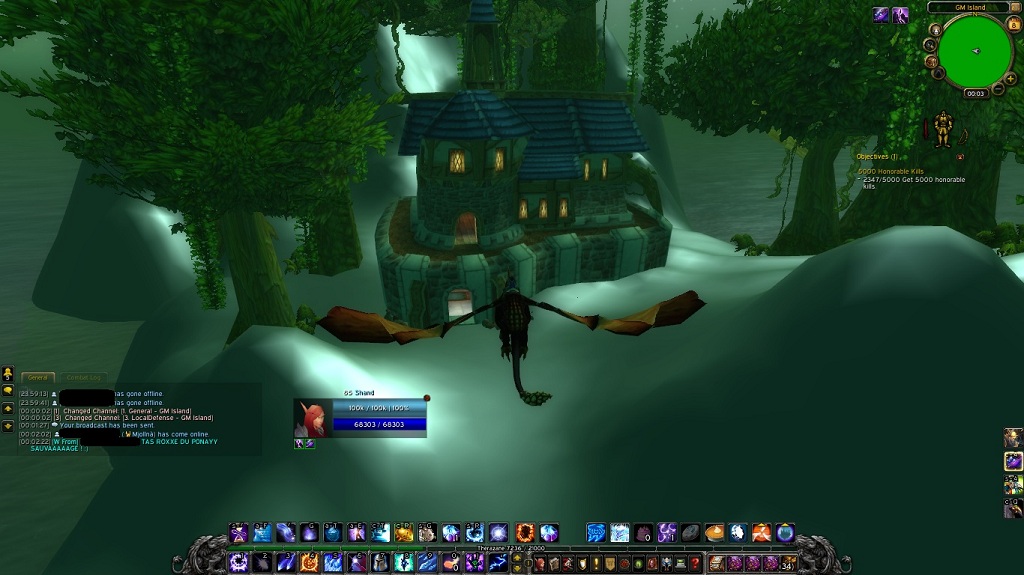Open the chat menu speech bubble button
1024x575 pixels.
point(8,391)
